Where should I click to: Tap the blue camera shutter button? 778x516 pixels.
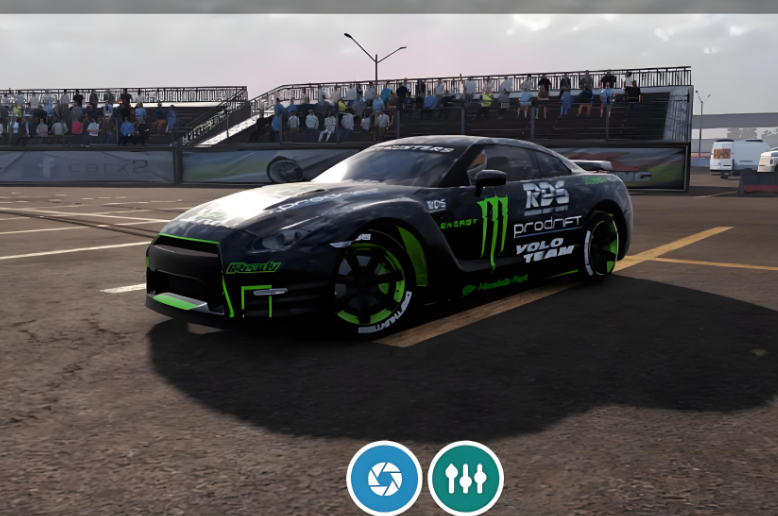pos(384,478)
